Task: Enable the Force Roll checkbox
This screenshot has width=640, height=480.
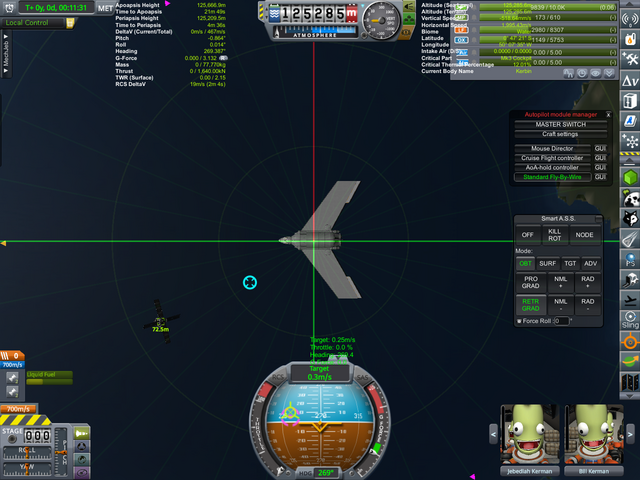Action: coord(521,321)
